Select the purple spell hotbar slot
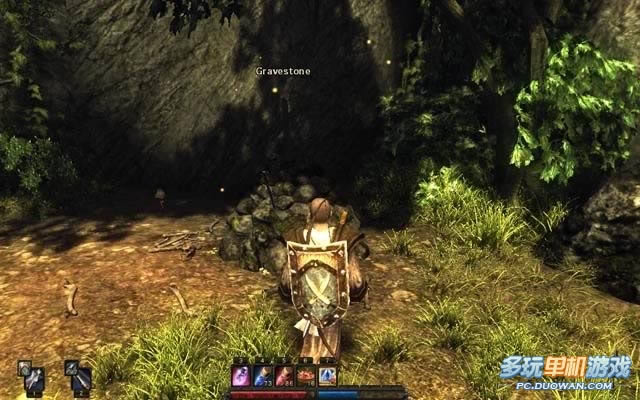640x400 pixels. coord(241,376)
